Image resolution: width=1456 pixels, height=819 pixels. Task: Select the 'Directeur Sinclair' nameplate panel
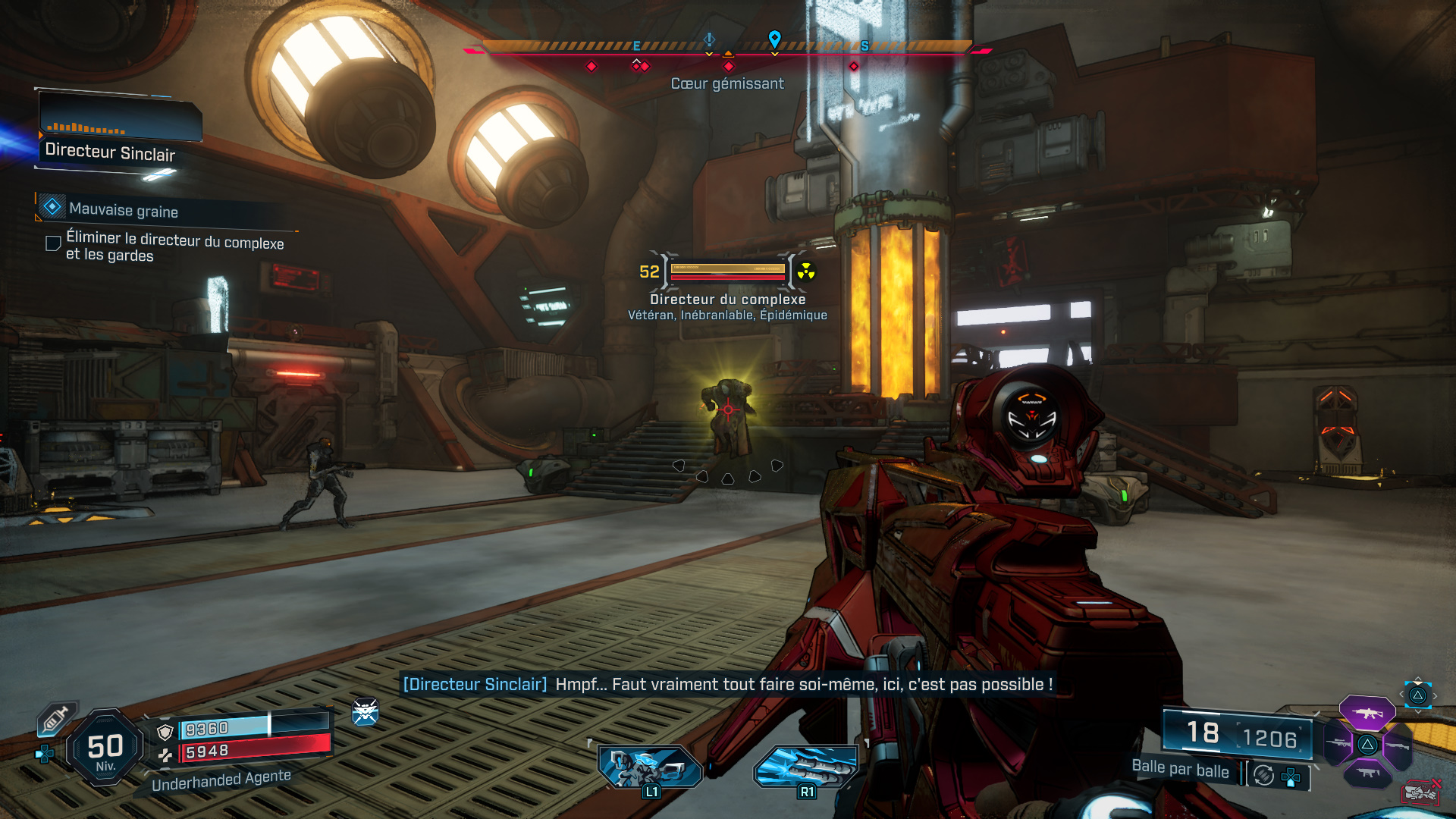pyautogui.click(x=111, y=153)
